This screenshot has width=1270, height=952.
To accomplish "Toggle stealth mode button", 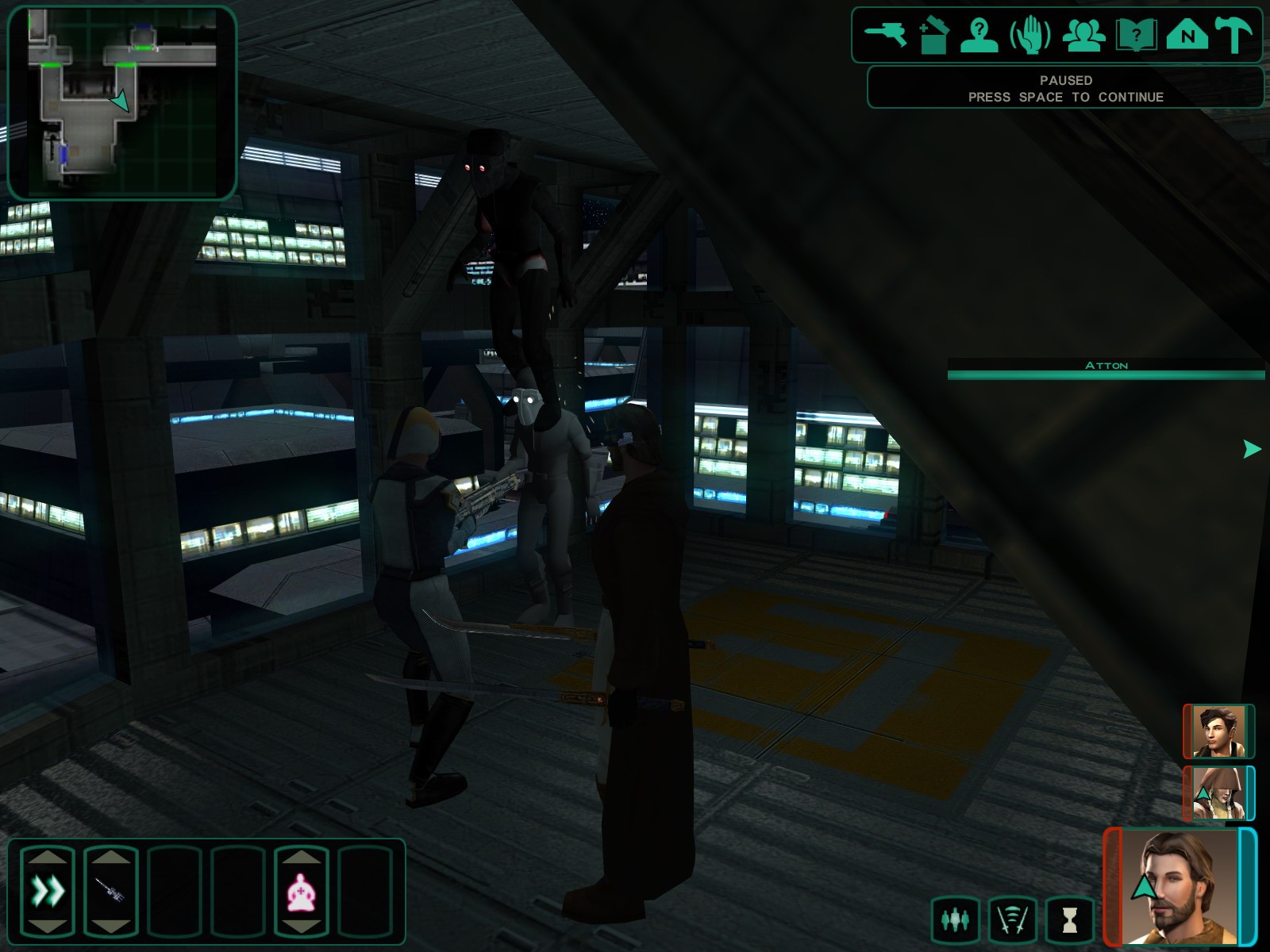I will pos(1013,919).
